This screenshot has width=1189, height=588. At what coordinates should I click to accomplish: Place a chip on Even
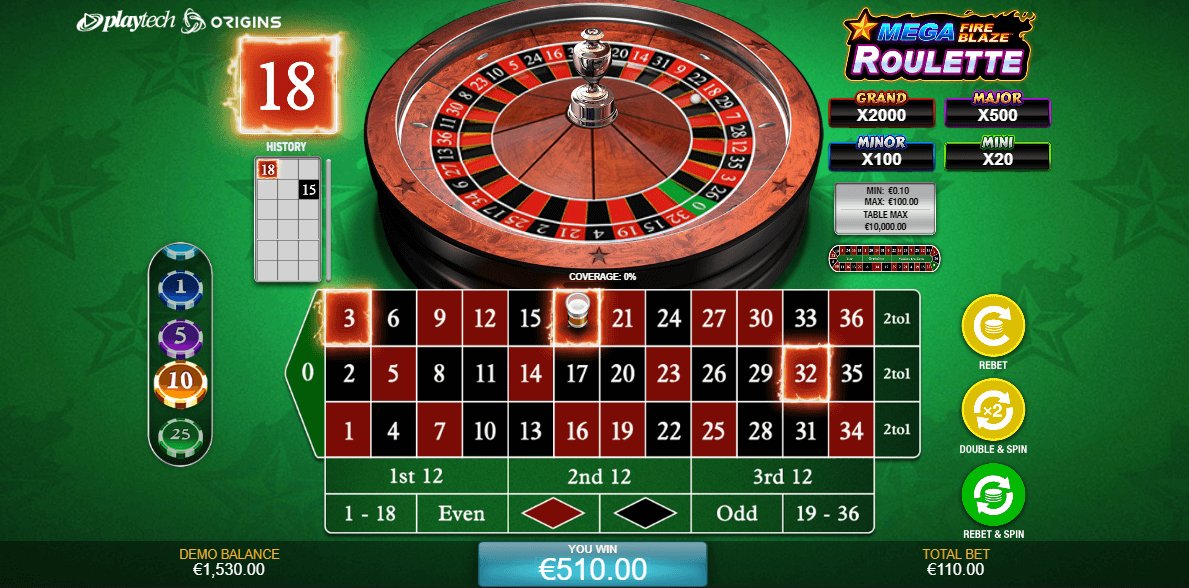pos(462,514)
